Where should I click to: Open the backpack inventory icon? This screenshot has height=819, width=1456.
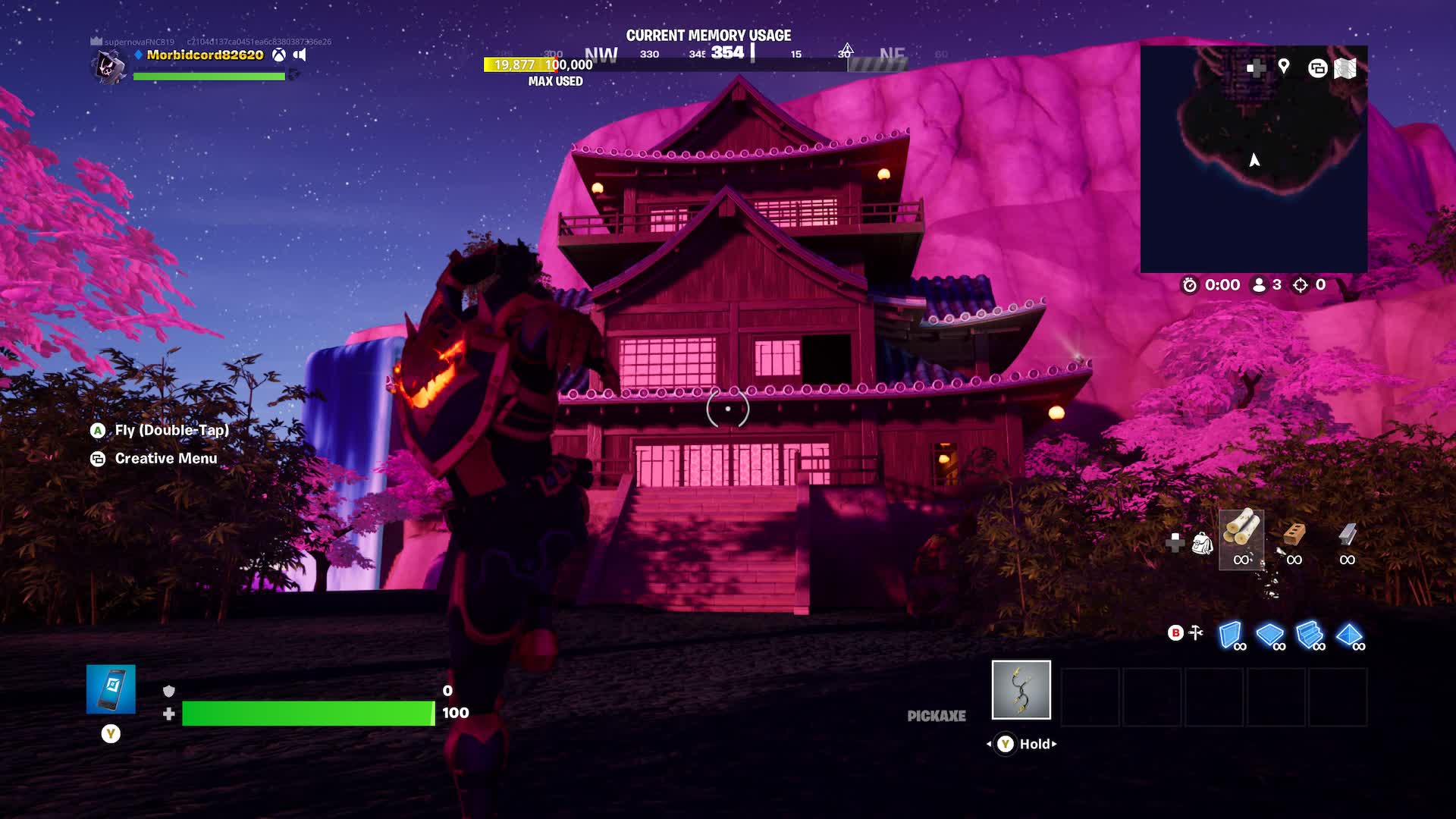pos(1202,543)
